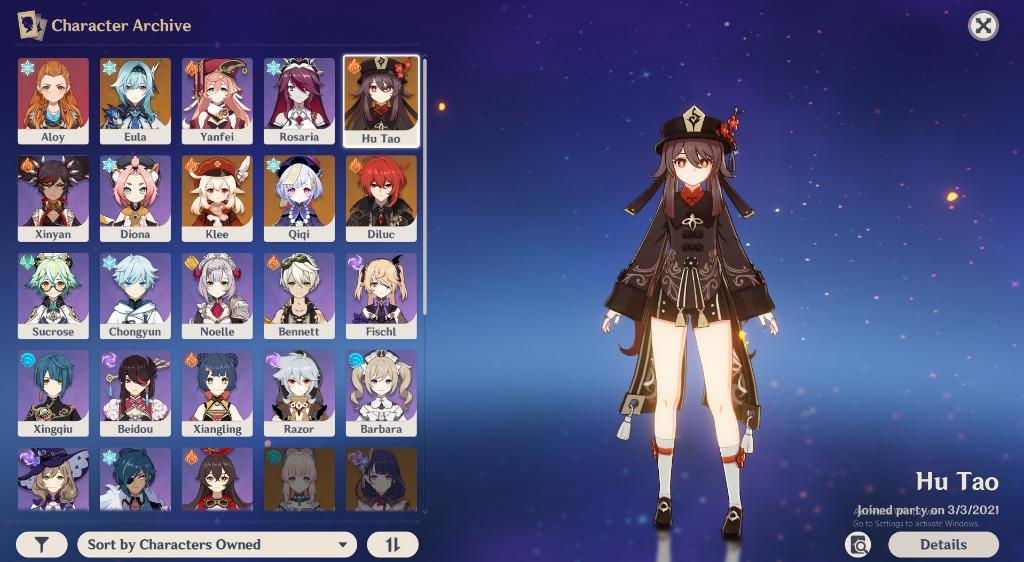
Task: Choose the Eula character portrait
Action: 135,100
